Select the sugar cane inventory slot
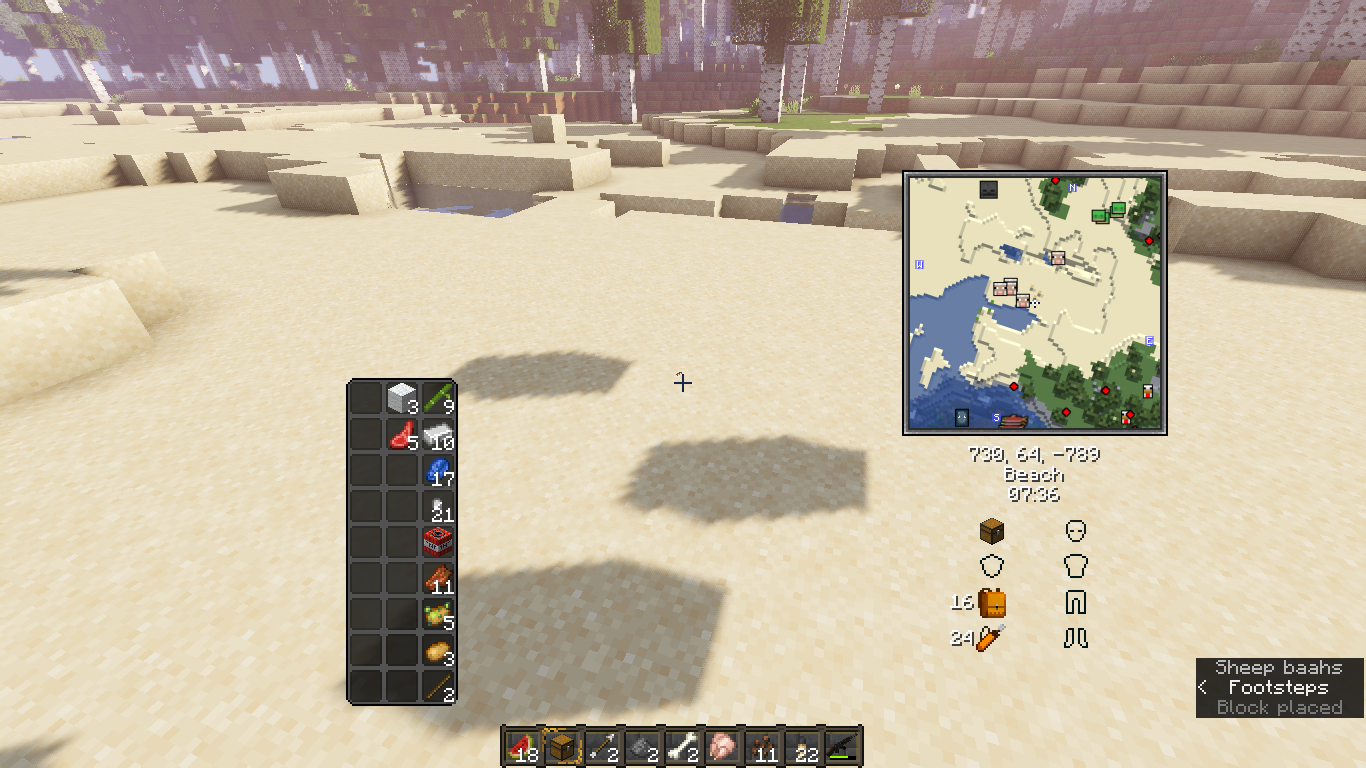 click(x=437, y=398)
